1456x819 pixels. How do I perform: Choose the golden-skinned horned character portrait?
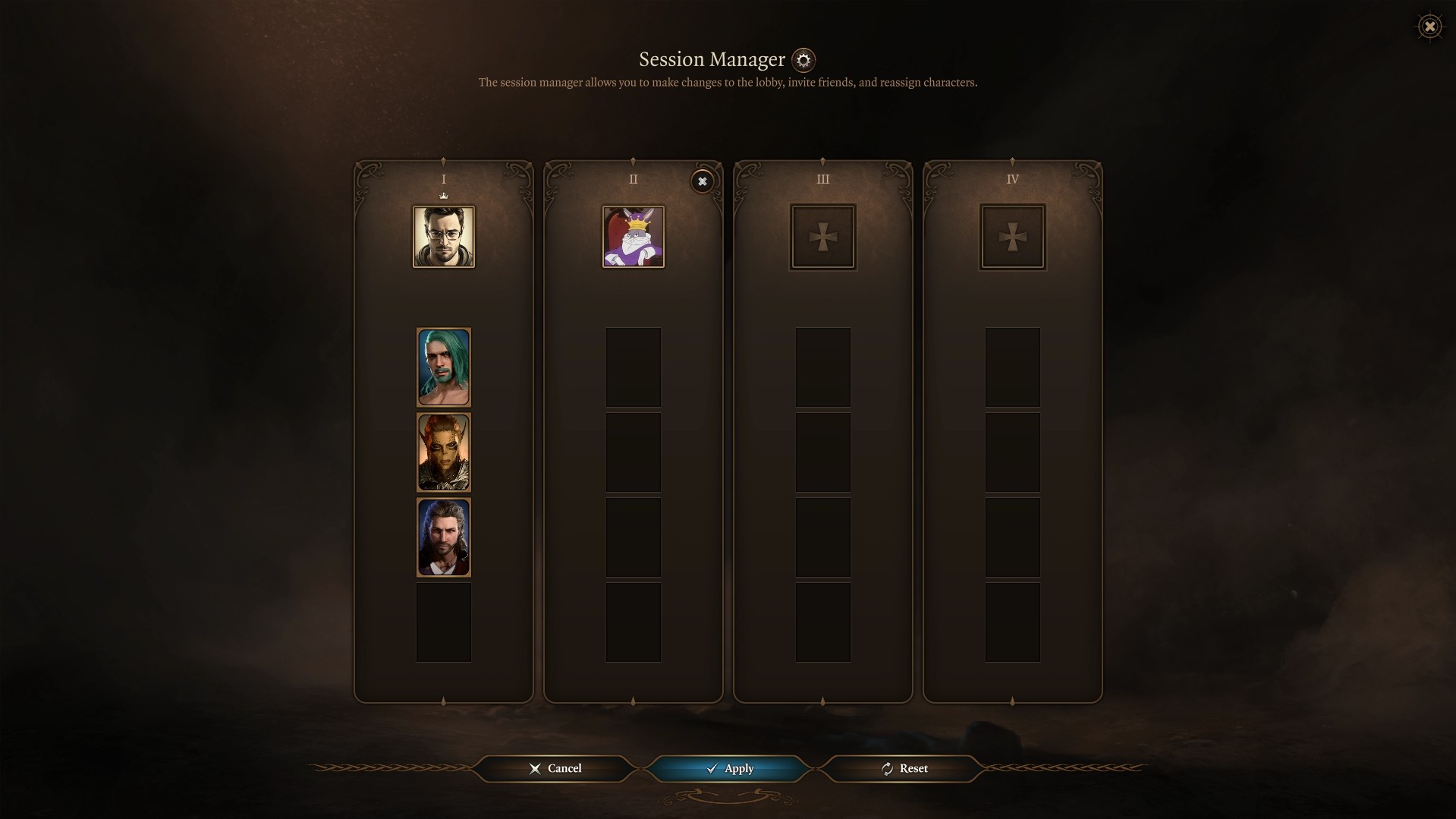[444, 452]
